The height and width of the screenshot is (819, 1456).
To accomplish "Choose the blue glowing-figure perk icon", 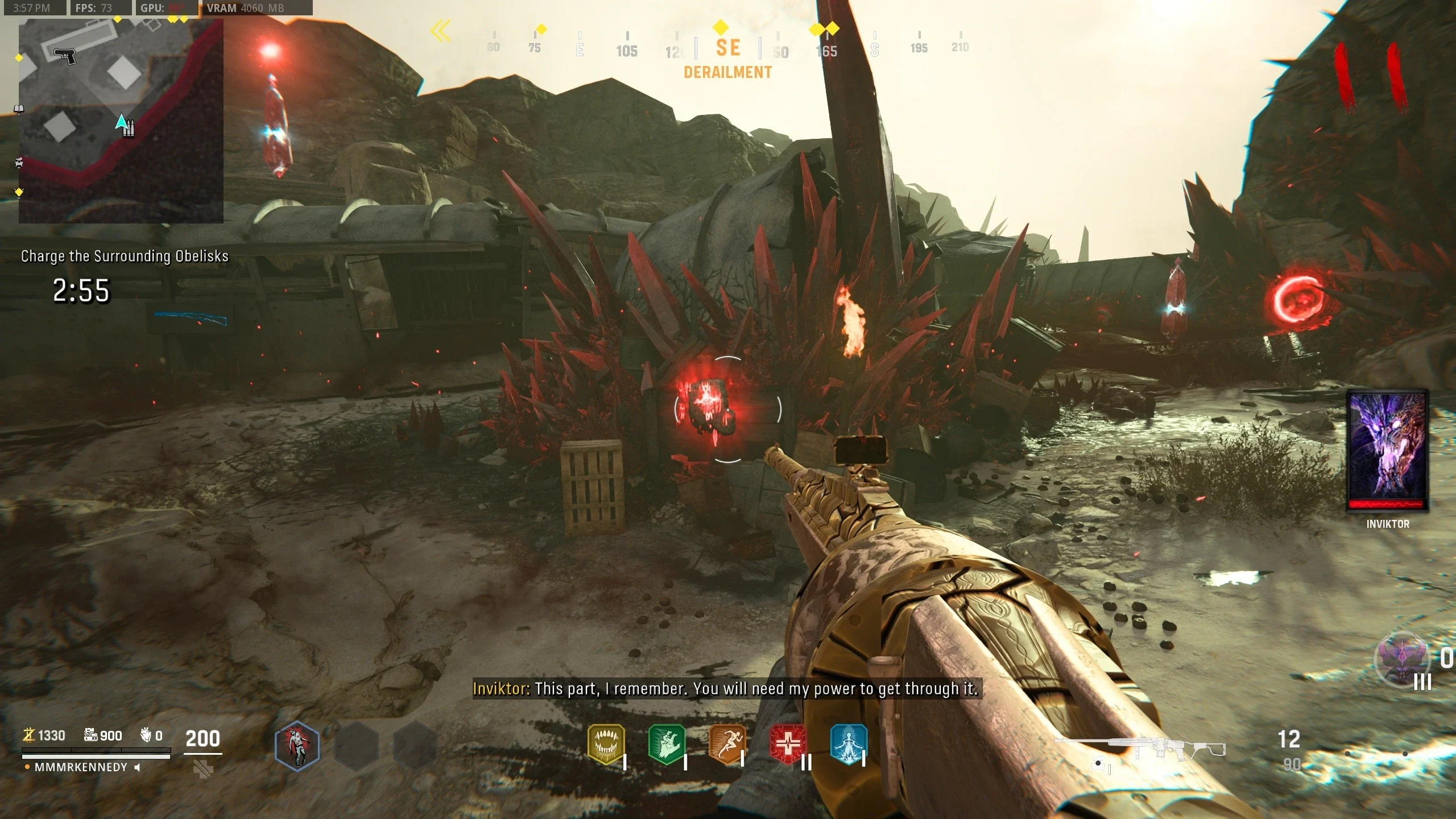I will [849, 744].
